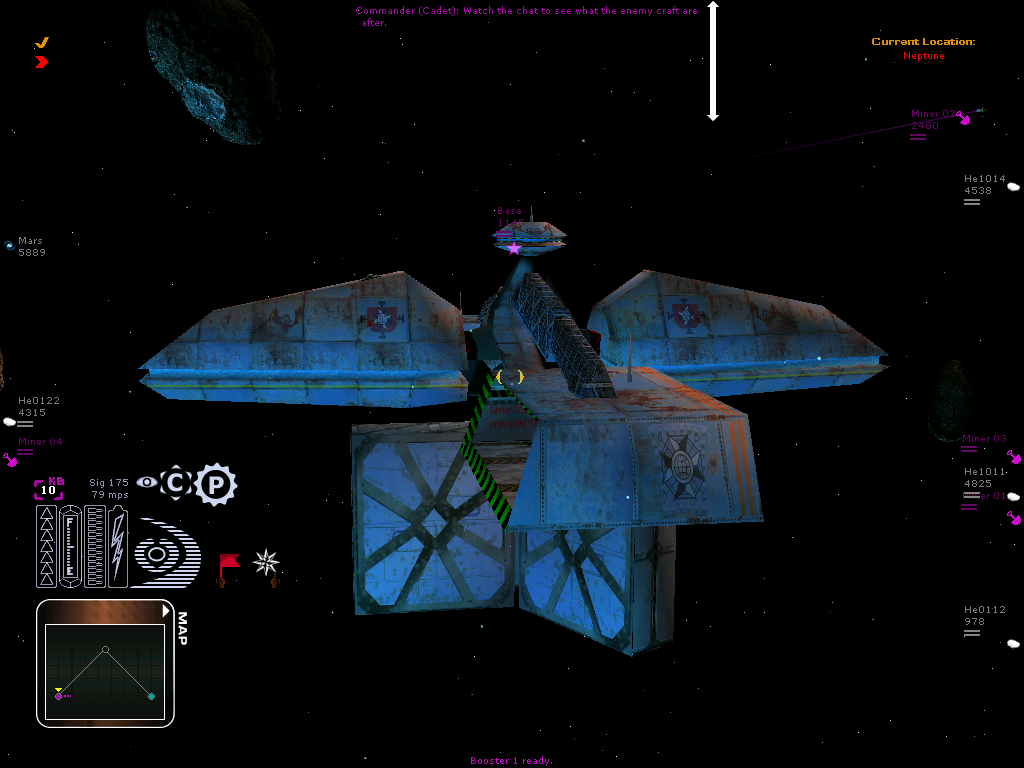
Task: Click the red chevron arrow icon
Action: click(41, 62)
